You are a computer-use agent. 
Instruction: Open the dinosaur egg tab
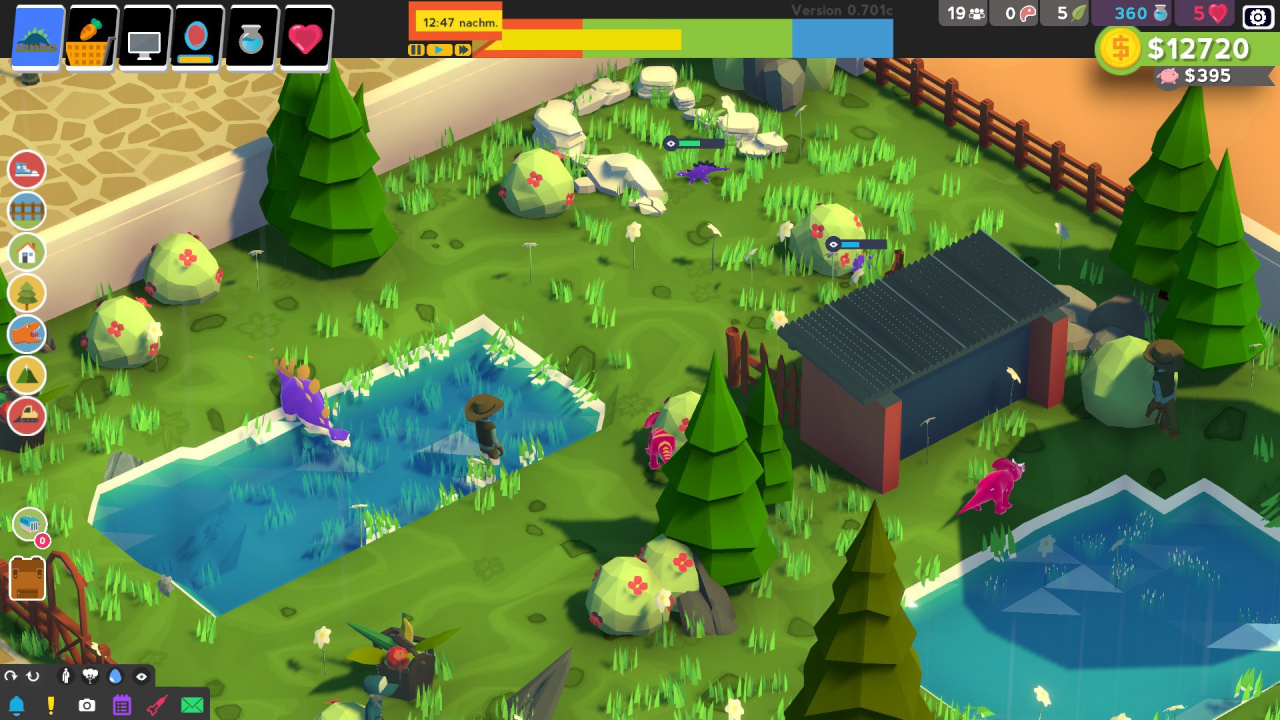pos(197,39)
